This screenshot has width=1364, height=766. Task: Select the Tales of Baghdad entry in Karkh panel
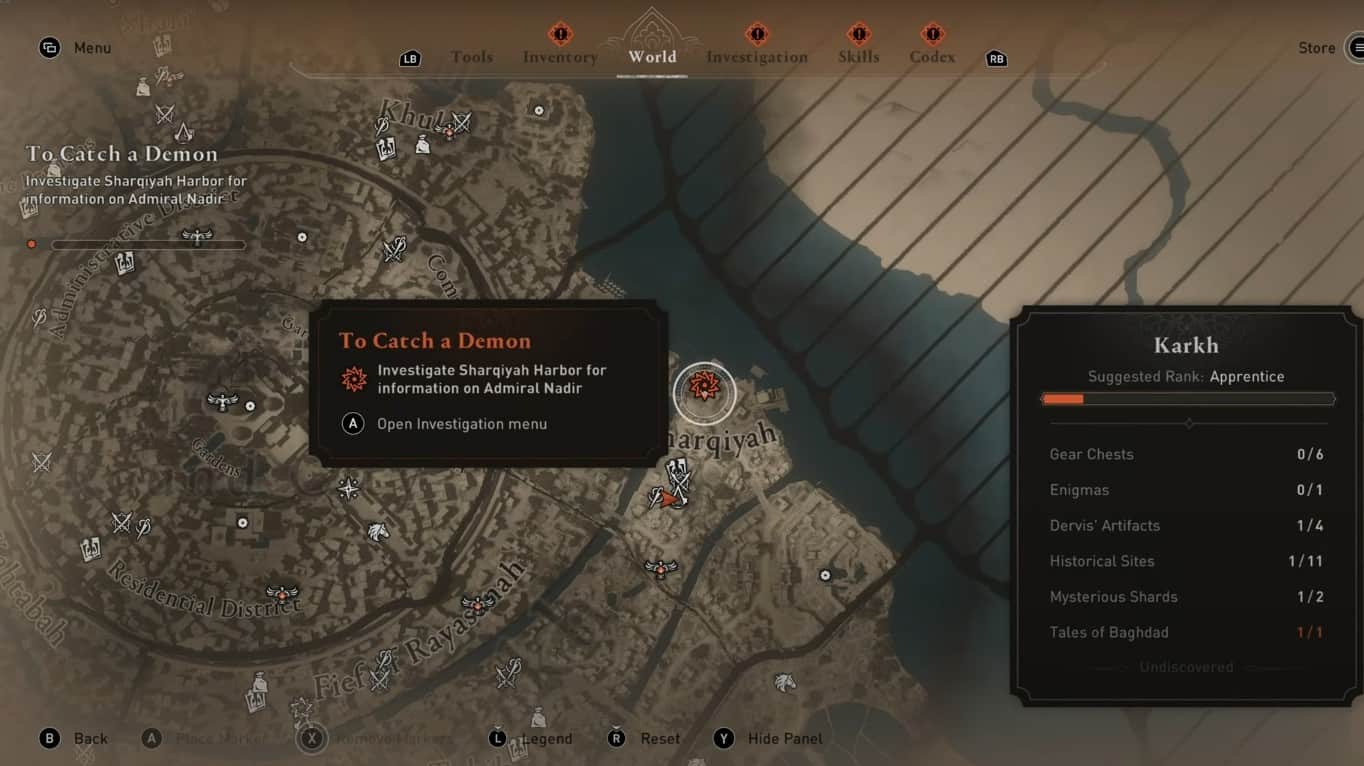[1110, 632]
